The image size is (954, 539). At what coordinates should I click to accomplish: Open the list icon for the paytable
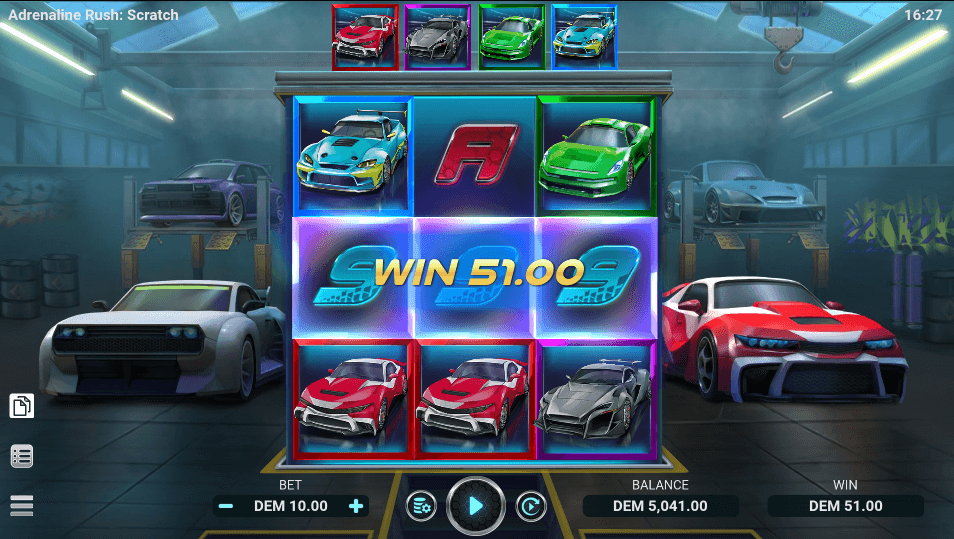22,456
